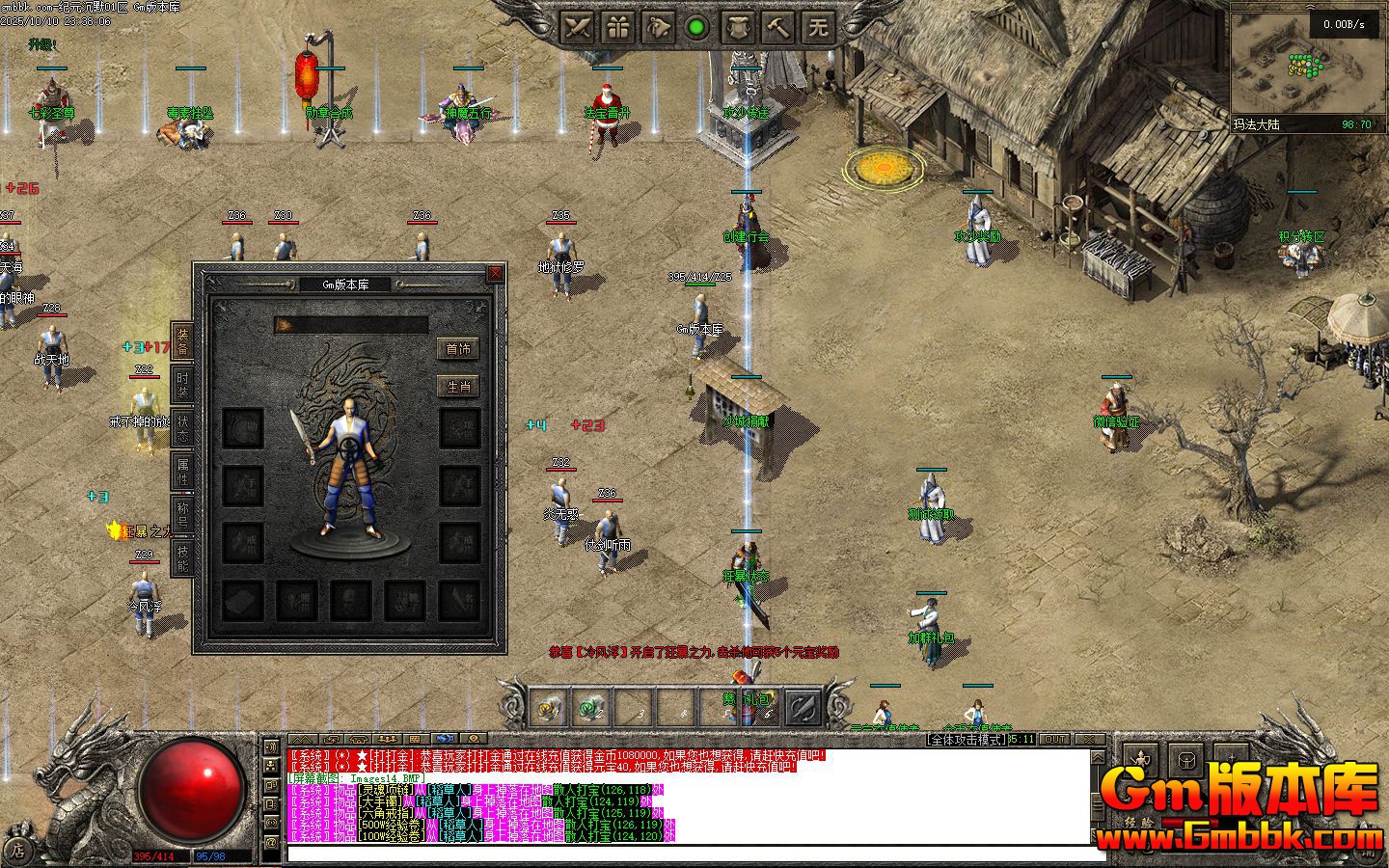Open the gift box menu
The image size is (1389, 868).
[x=617, y=27]
